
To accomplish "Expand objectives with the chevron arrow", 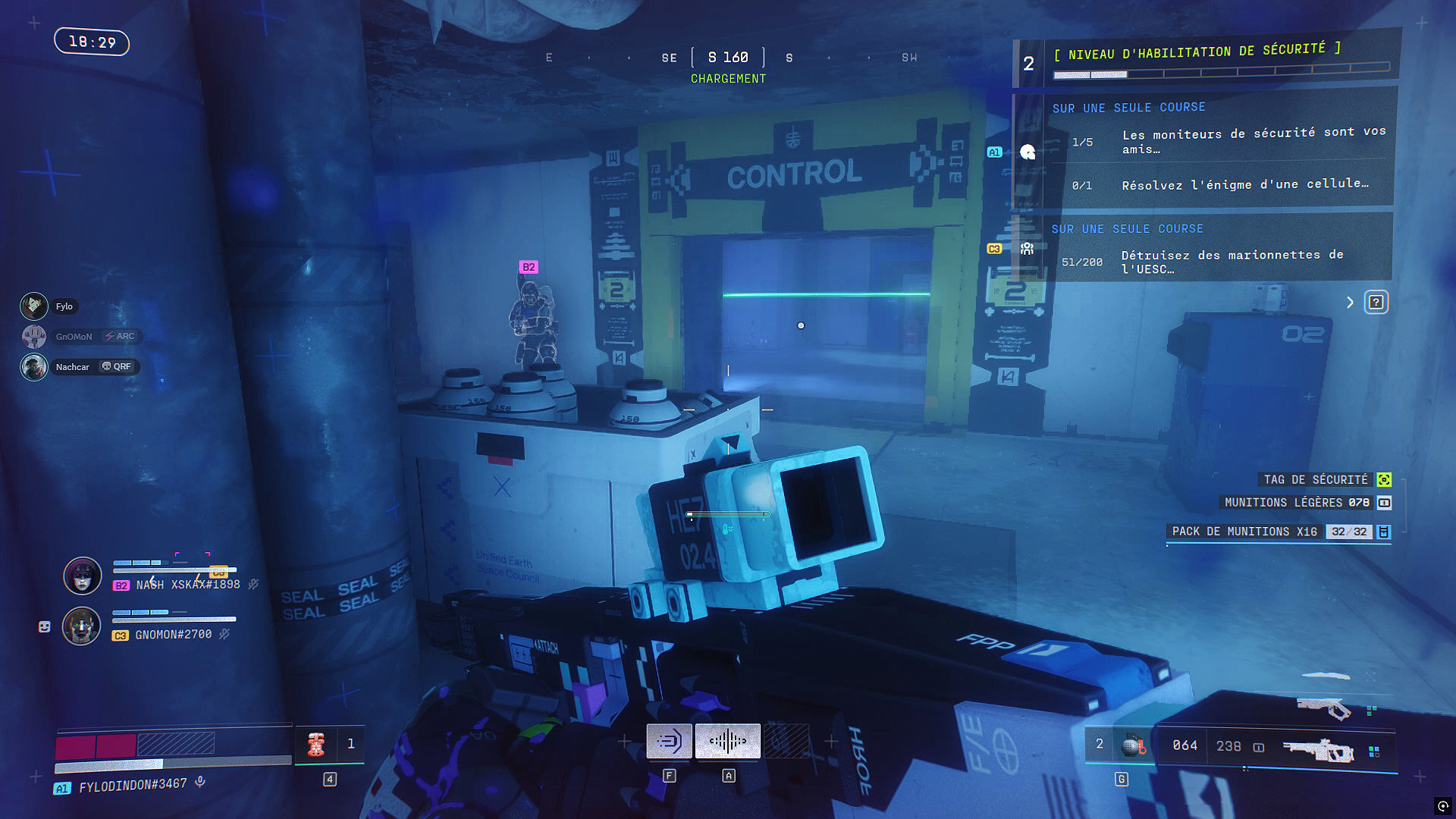I will coord(1350,303).
